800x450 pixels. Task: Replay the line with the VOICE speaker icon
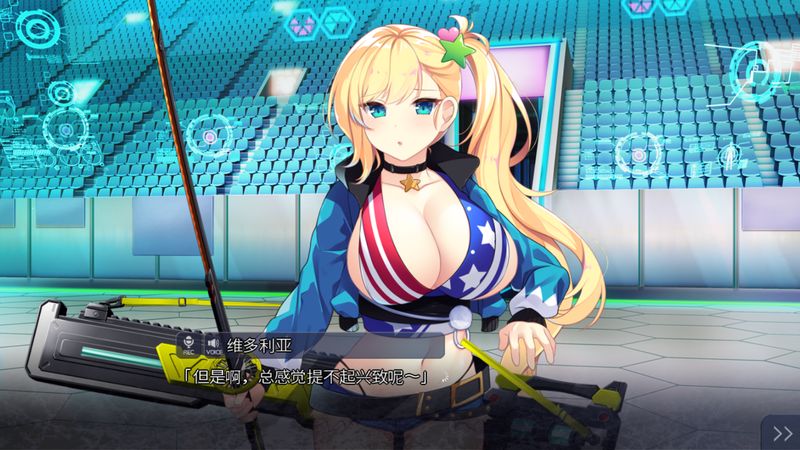pos(213,344)
